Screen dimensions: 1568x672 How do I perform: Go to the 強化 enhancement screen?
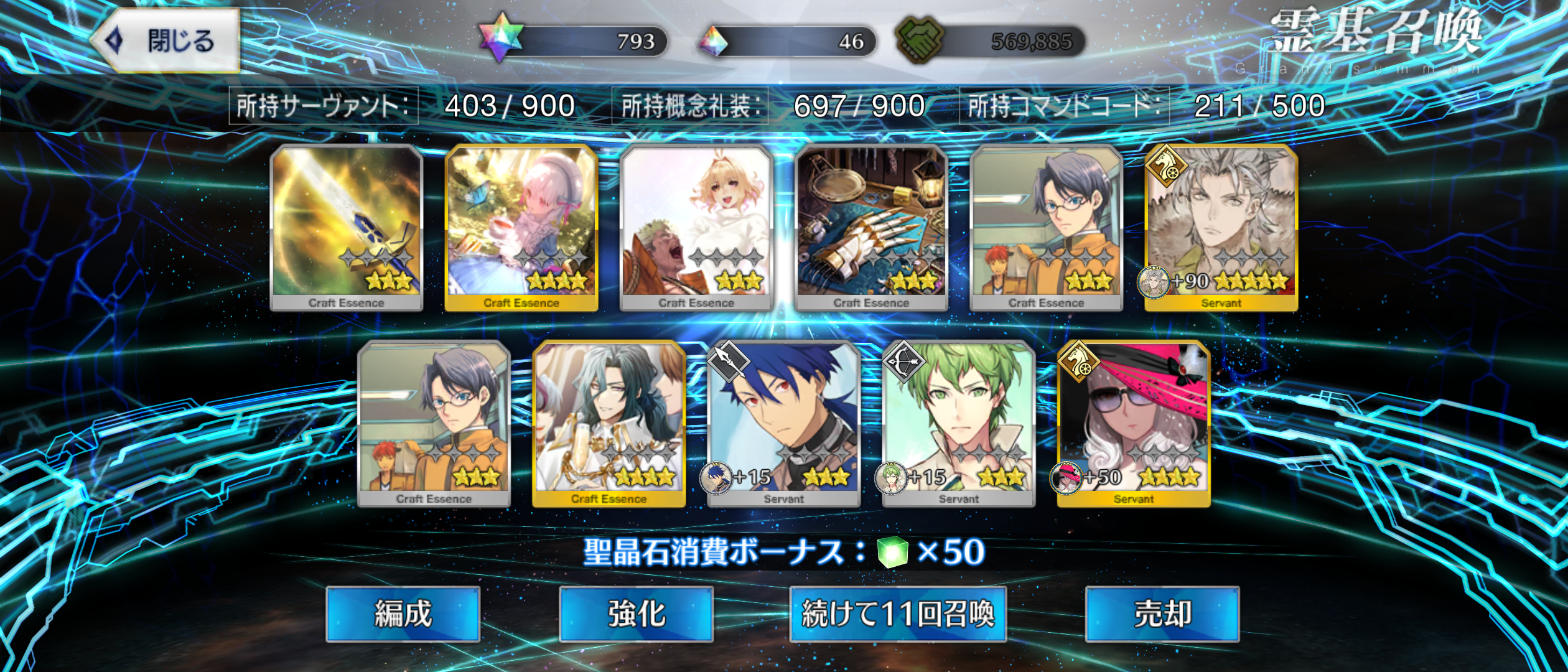[636, 614]
